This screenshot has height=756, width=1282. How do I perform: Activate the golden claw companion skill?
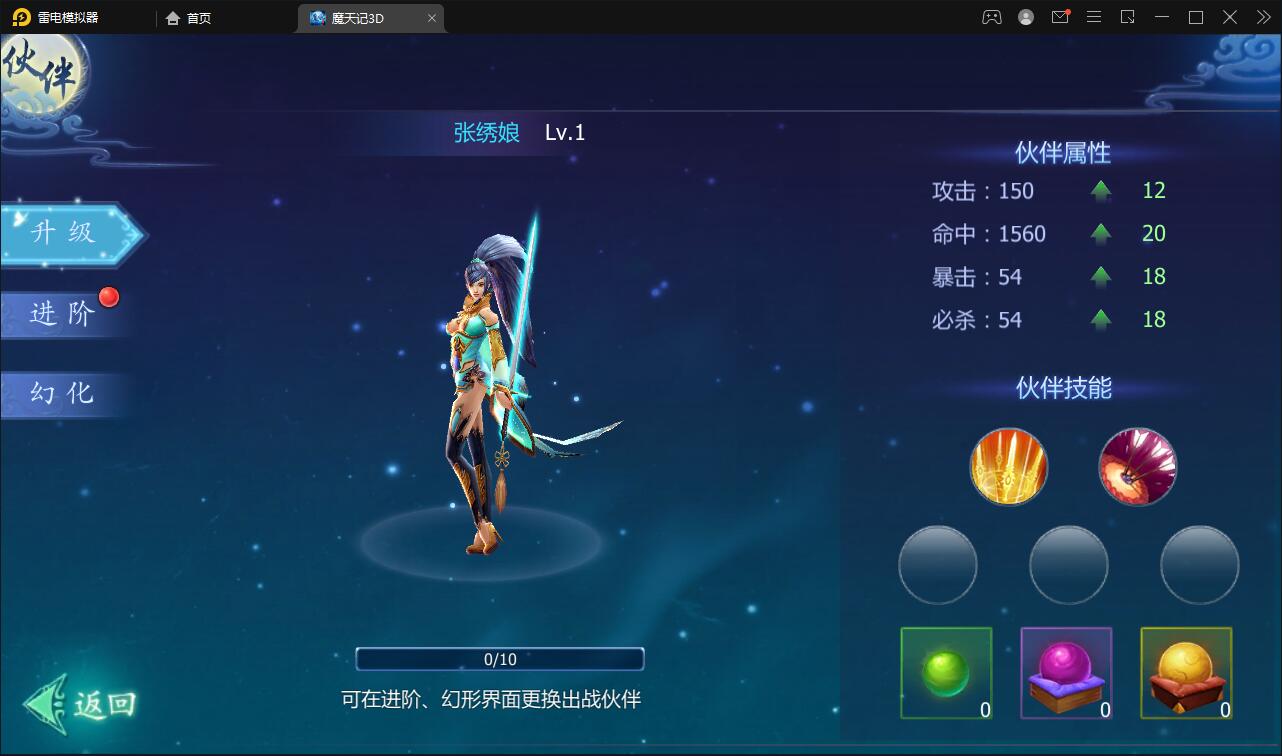pyautogui.click(x=1008, y=466)
